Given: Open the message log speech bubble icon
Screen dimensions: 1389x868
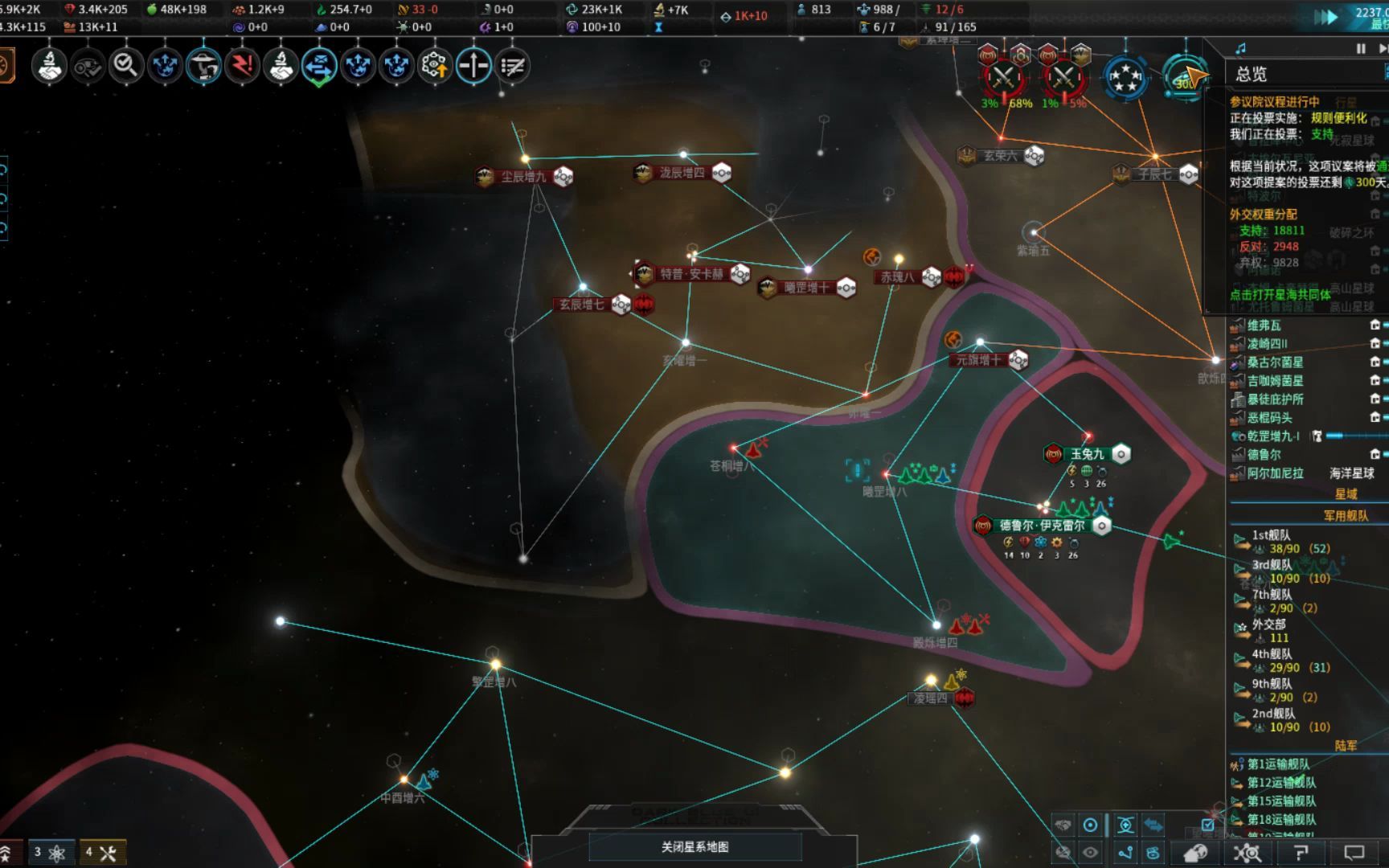Looking at the screenshot, I should pyautogui.click(x=1355, y=854).
